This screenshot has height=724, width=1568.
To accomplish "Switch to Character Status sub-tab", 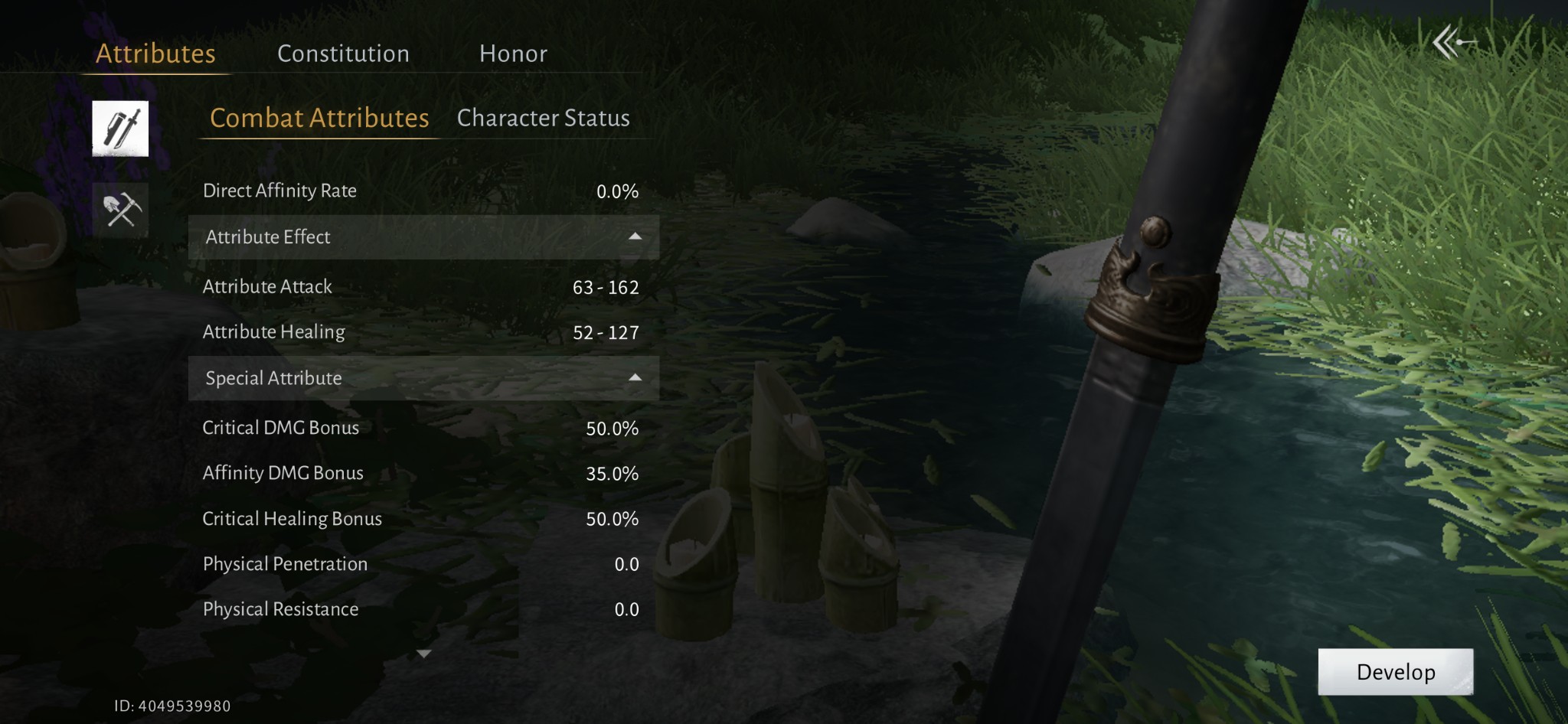I will [543, 118].
